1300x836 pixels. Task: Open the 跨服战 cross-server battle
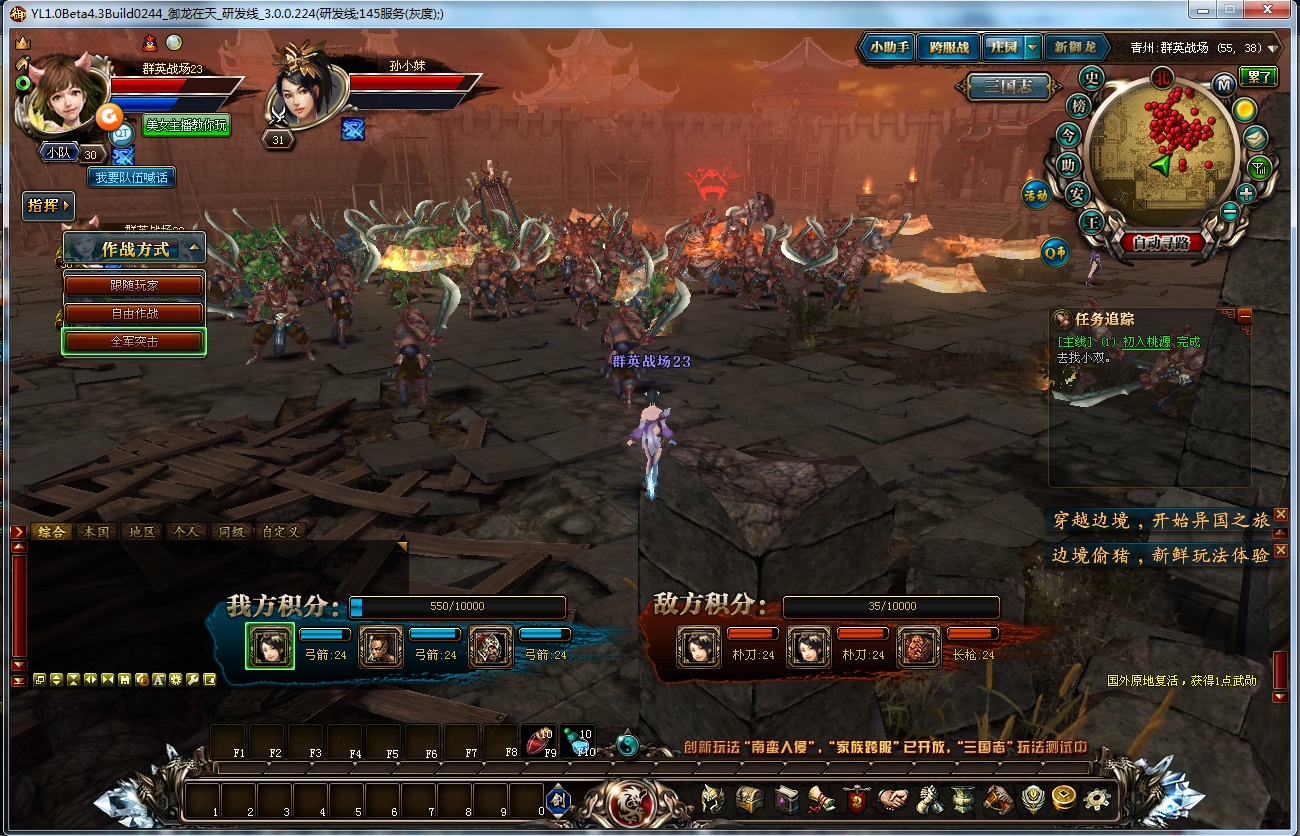click(948, 47)
